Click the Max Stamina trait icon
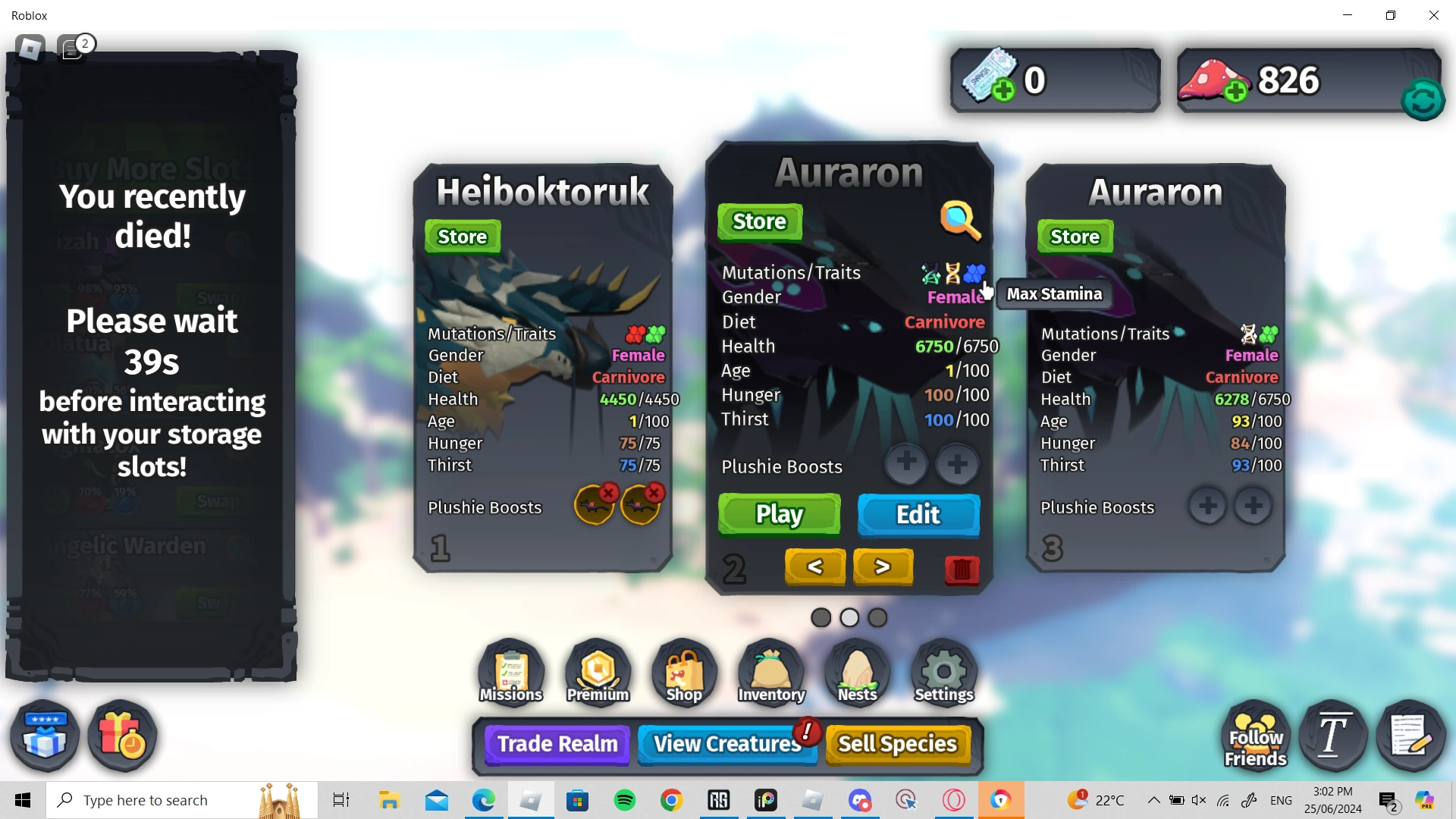1456x819 pixels. pos(974,273)
